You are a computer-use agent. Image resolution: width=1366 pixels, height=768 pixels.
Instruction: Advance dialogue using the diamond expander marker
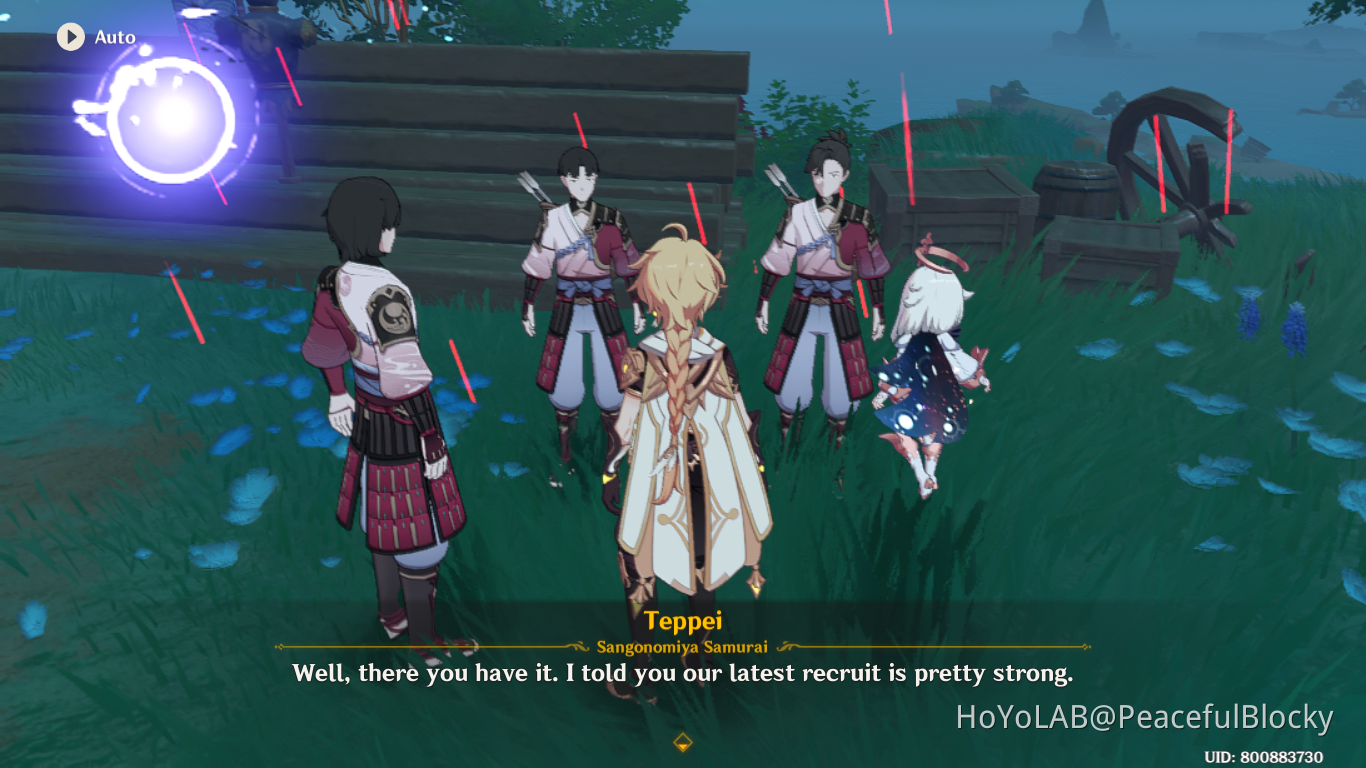(683, 742)
